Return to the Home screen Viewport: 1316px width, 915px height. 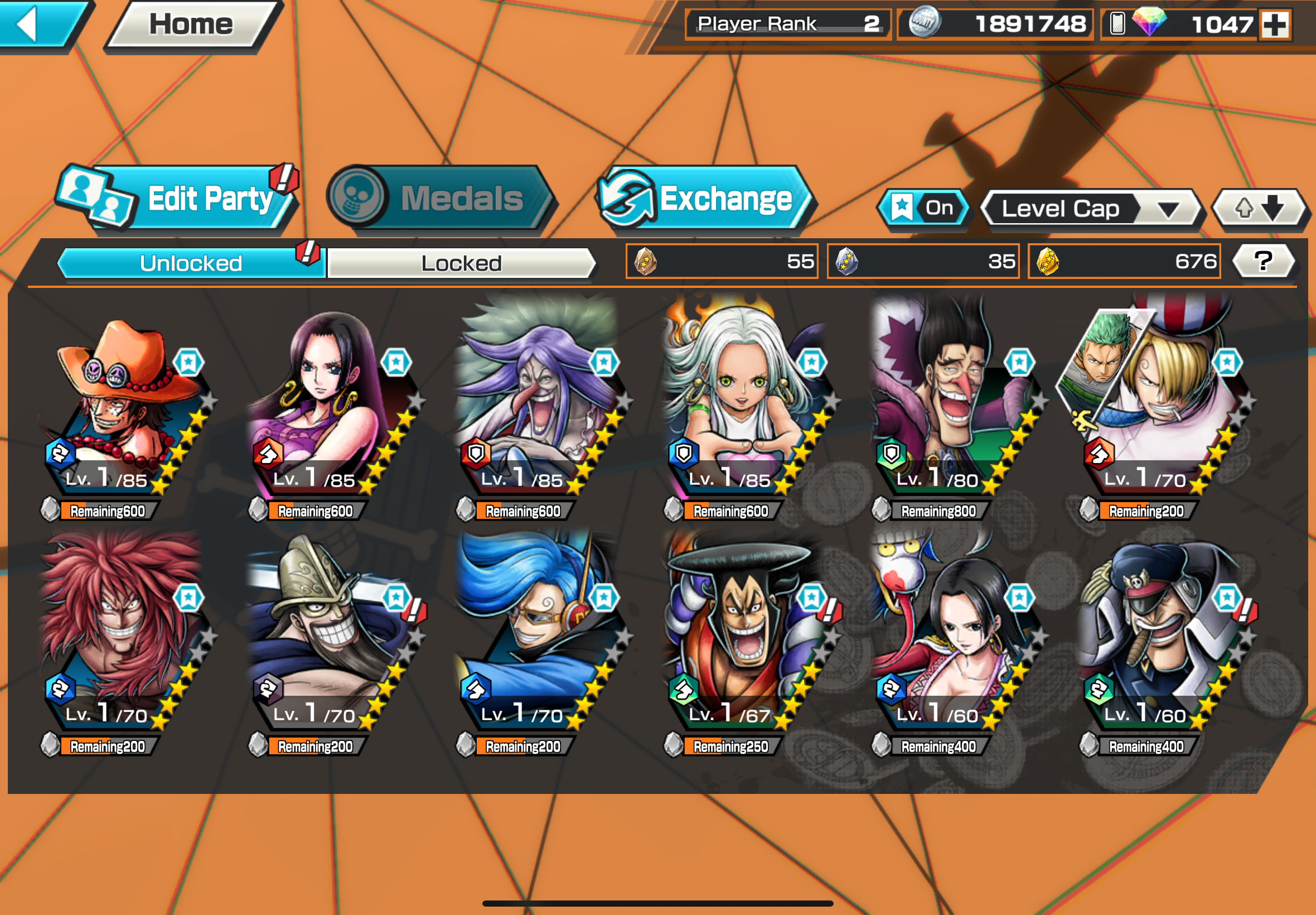click(x=191, y=24)
